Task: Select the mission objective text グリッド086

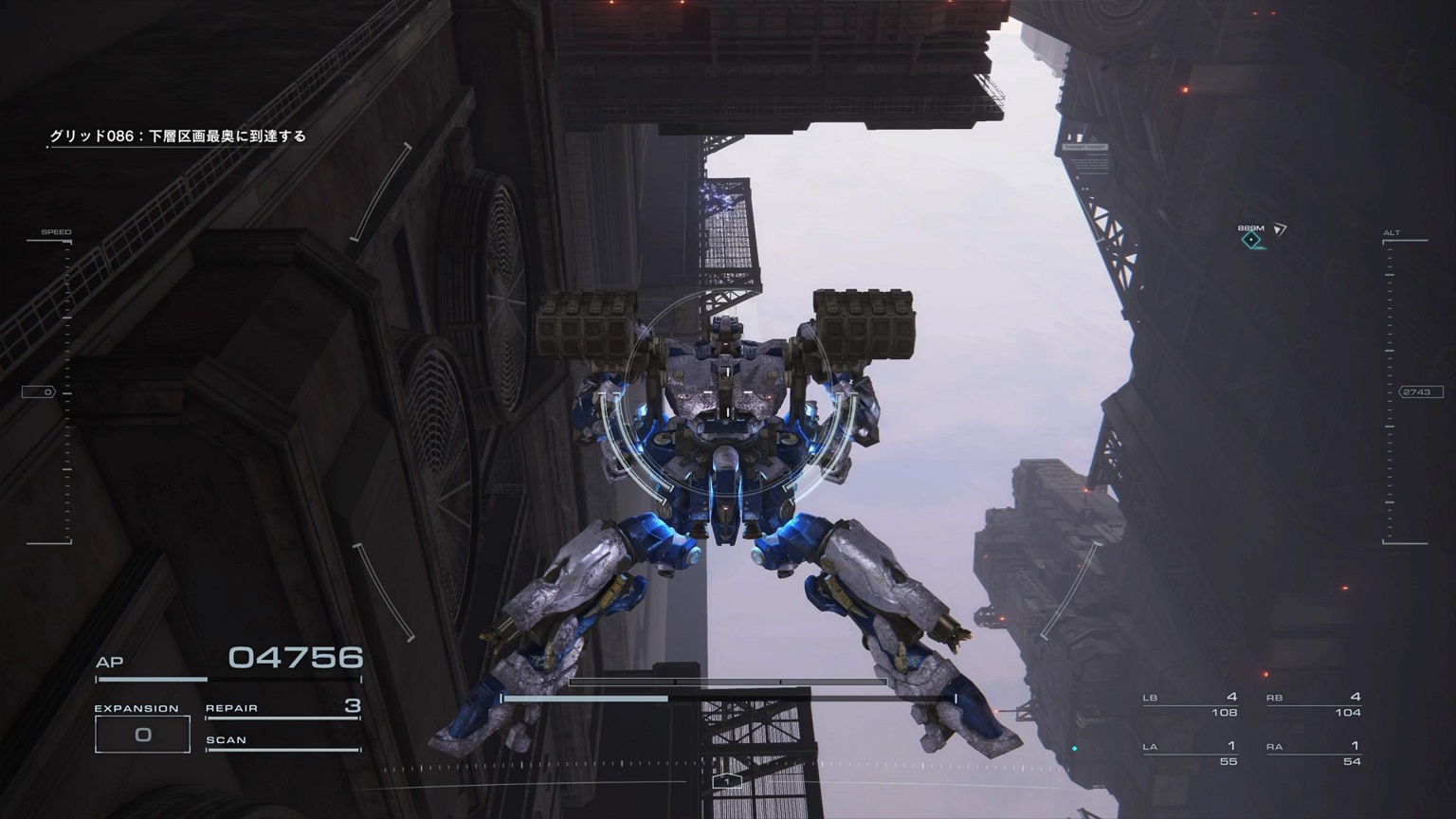Action: tap(178, 136)
